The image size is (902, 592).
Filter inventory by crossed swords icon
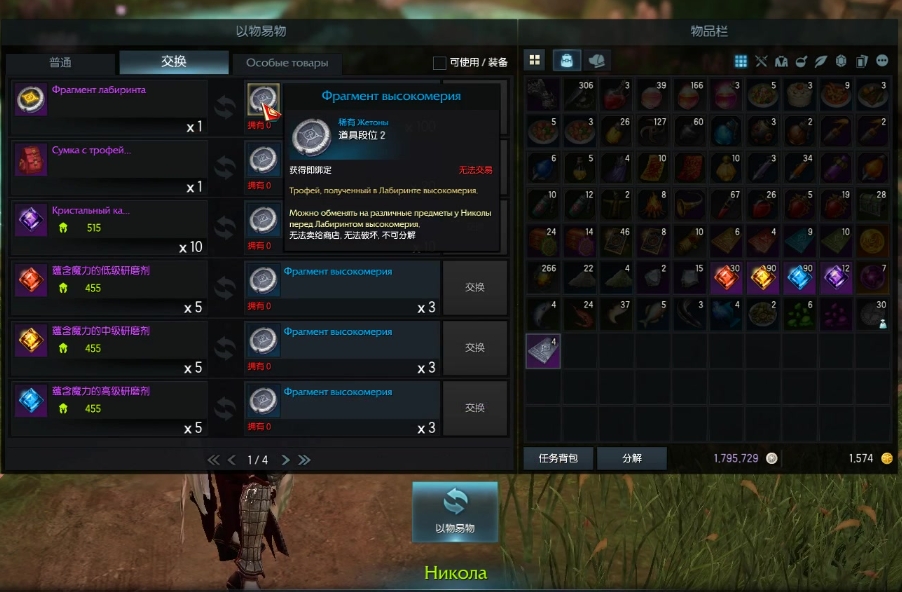761,61
